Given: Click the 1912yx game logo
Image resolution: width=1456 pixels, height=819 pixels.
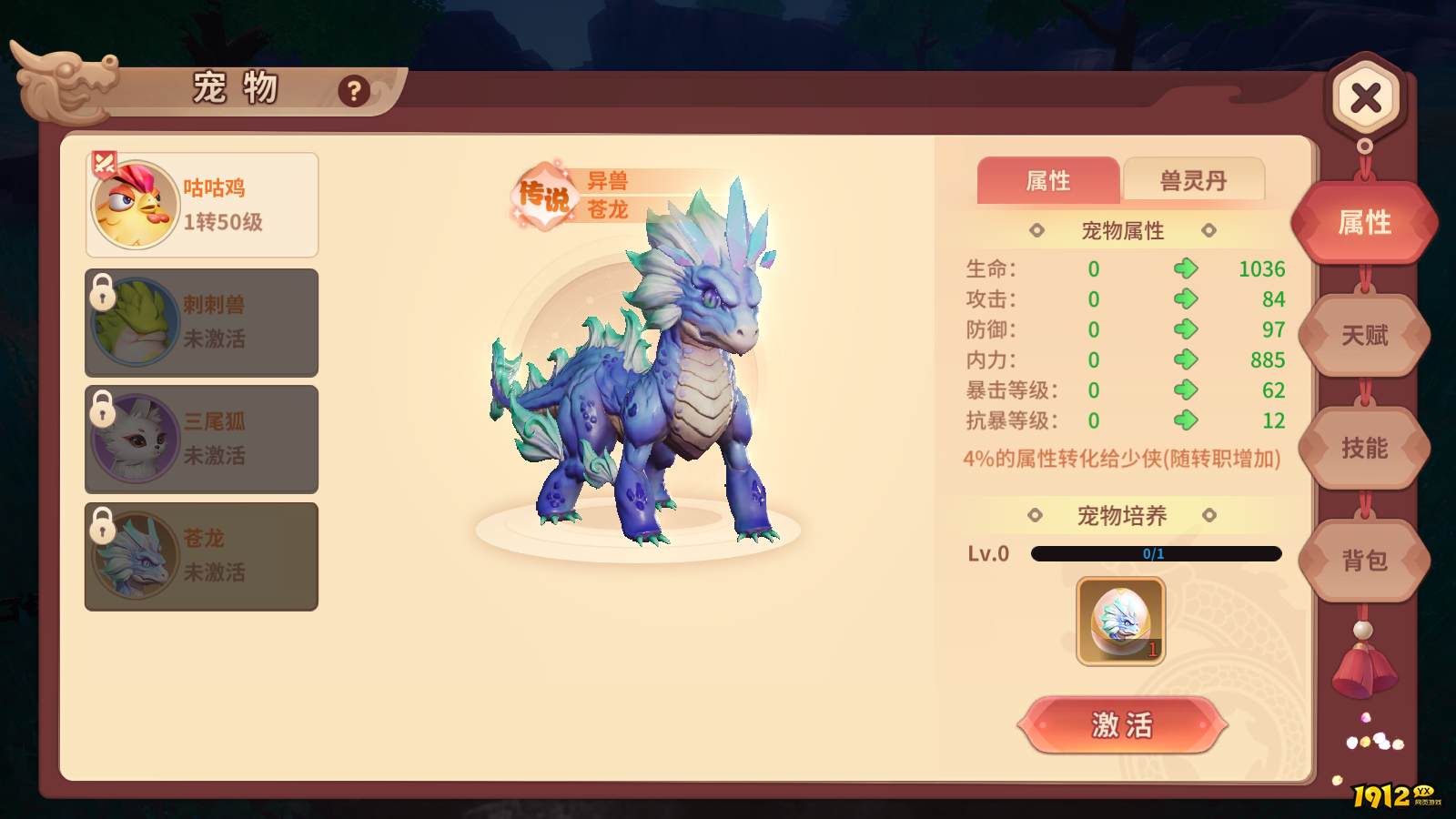Looking at the screenshot, I should [x=1392, y=795].
